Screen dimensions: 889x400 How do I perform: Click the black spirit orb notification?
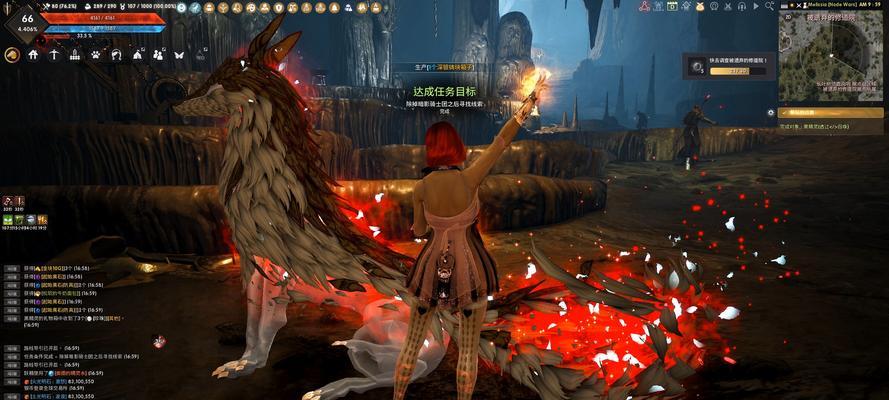click(x=697, y=66)
